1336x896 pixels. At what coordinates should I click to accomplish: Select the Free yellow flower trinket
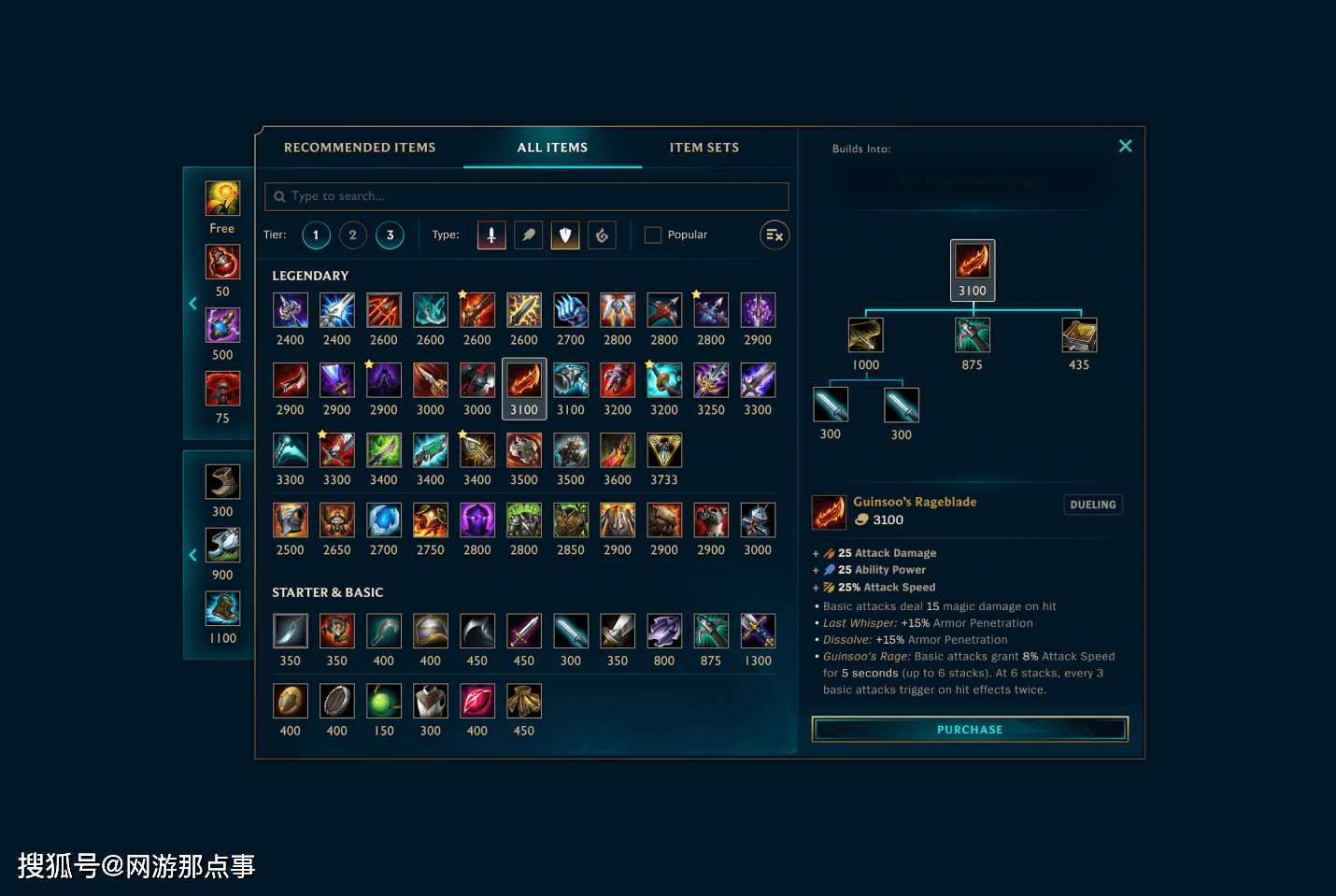(222, 199)
